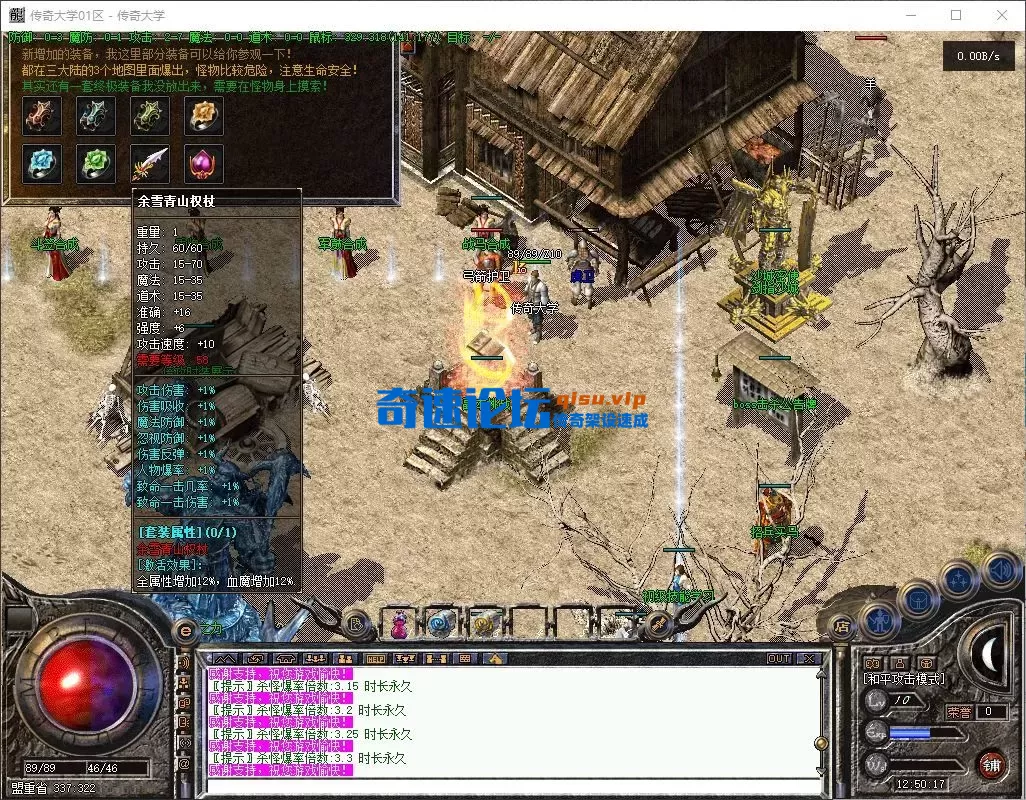The image size is (1026, 800).
Task: Select the blue gem ring slot
Action: [x=43, y=162]
